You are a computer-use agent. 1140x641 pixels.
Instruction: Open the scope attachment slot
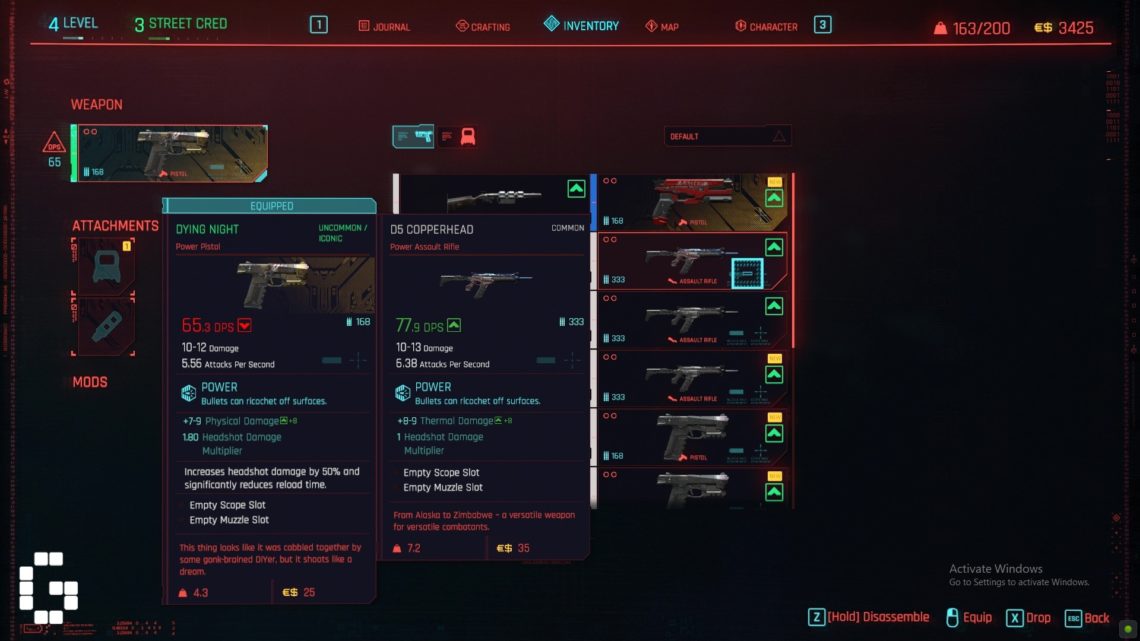pos(106,265)
